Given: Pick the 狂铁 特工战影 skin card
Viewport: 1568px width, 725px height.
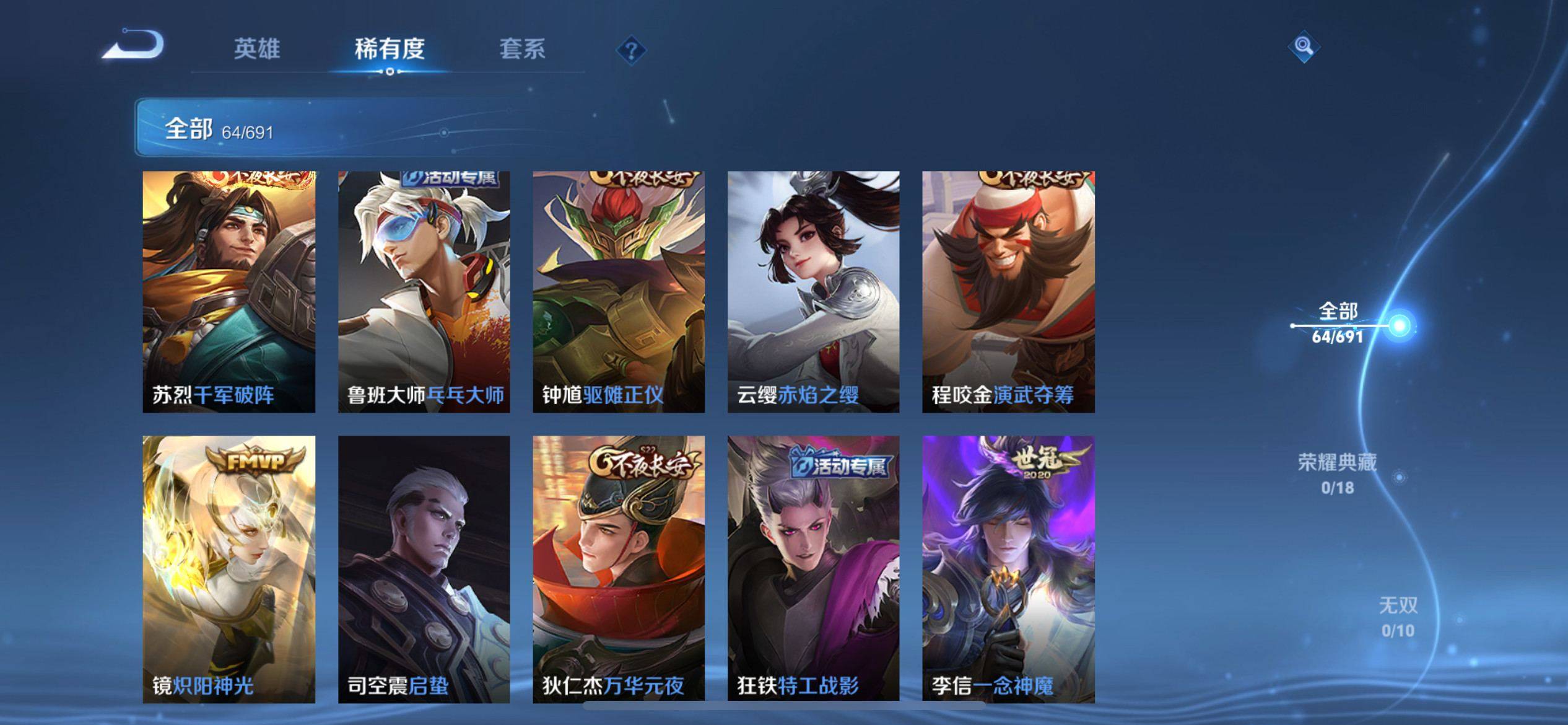Looking at the screenshot, I should point(813,569).
